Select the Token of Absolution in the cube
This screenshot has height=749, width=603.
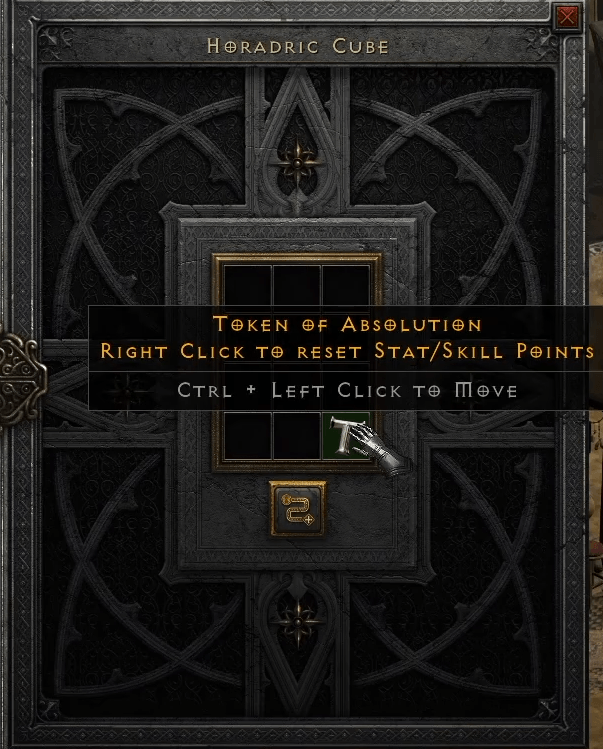pyautogui.click(x=347, y=435)
